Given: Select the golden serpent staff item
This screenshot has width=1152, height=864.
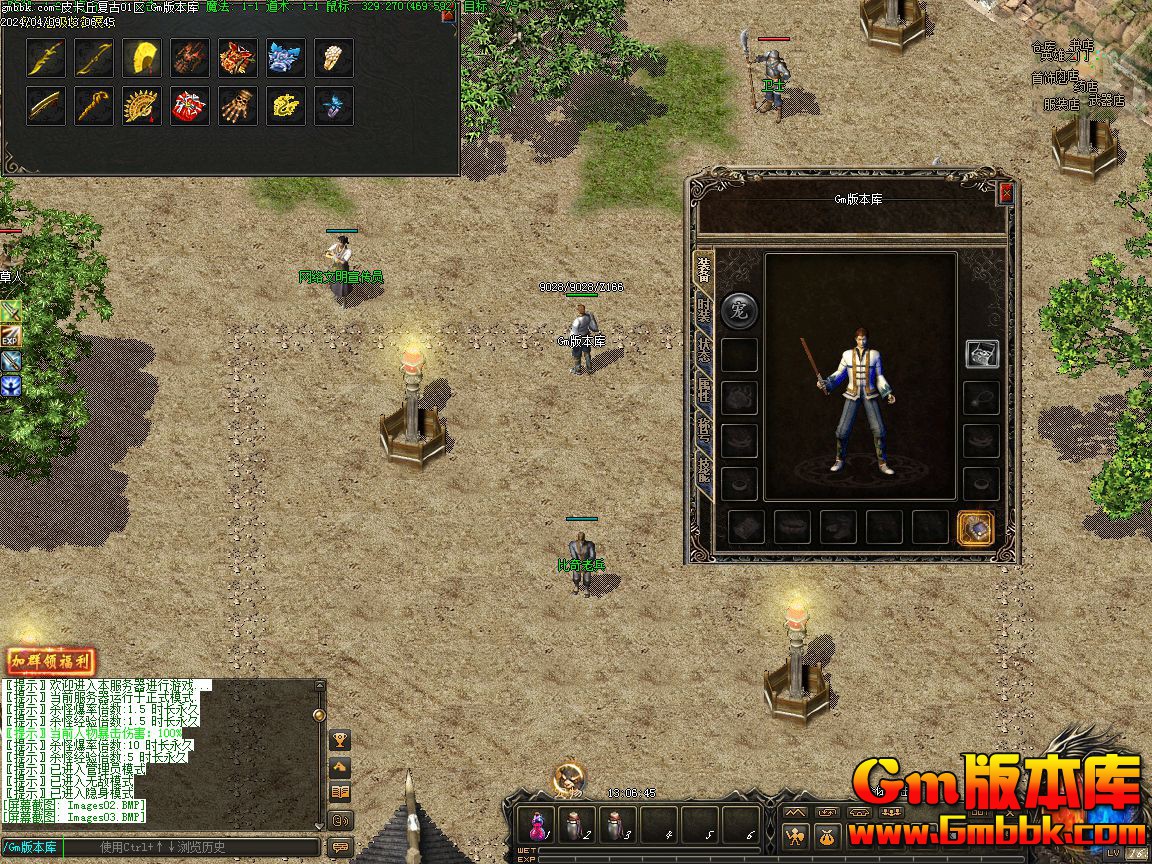Looking at the screenshot, I should (x=94, y=105).
